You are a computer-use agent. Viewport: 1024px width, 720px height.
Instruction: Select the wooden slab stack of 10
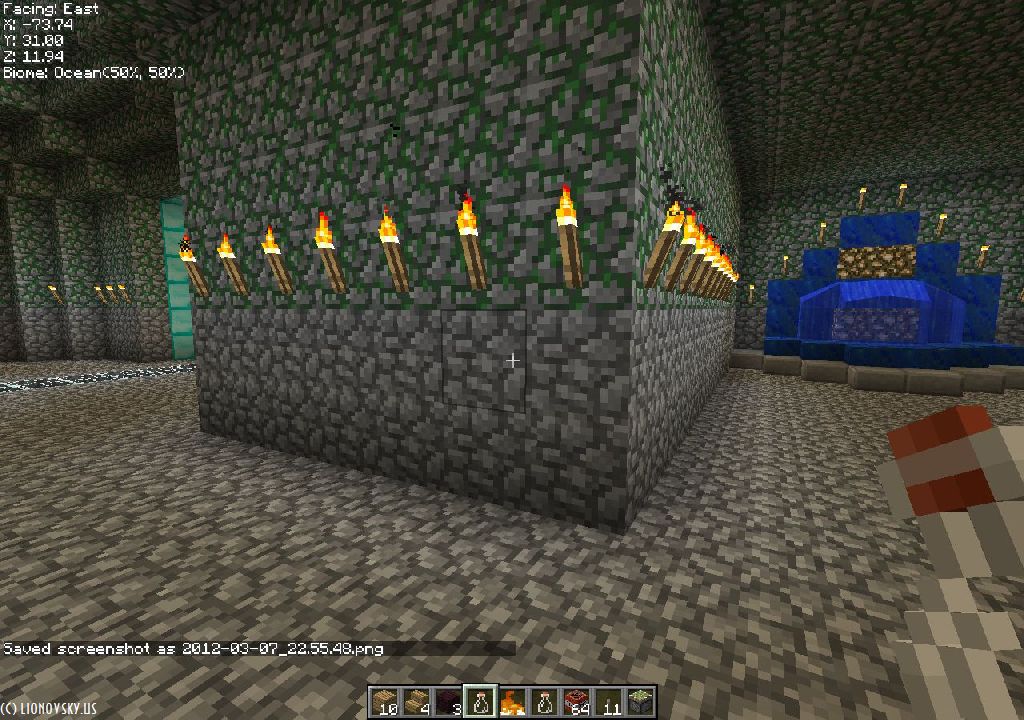[385, 702]
